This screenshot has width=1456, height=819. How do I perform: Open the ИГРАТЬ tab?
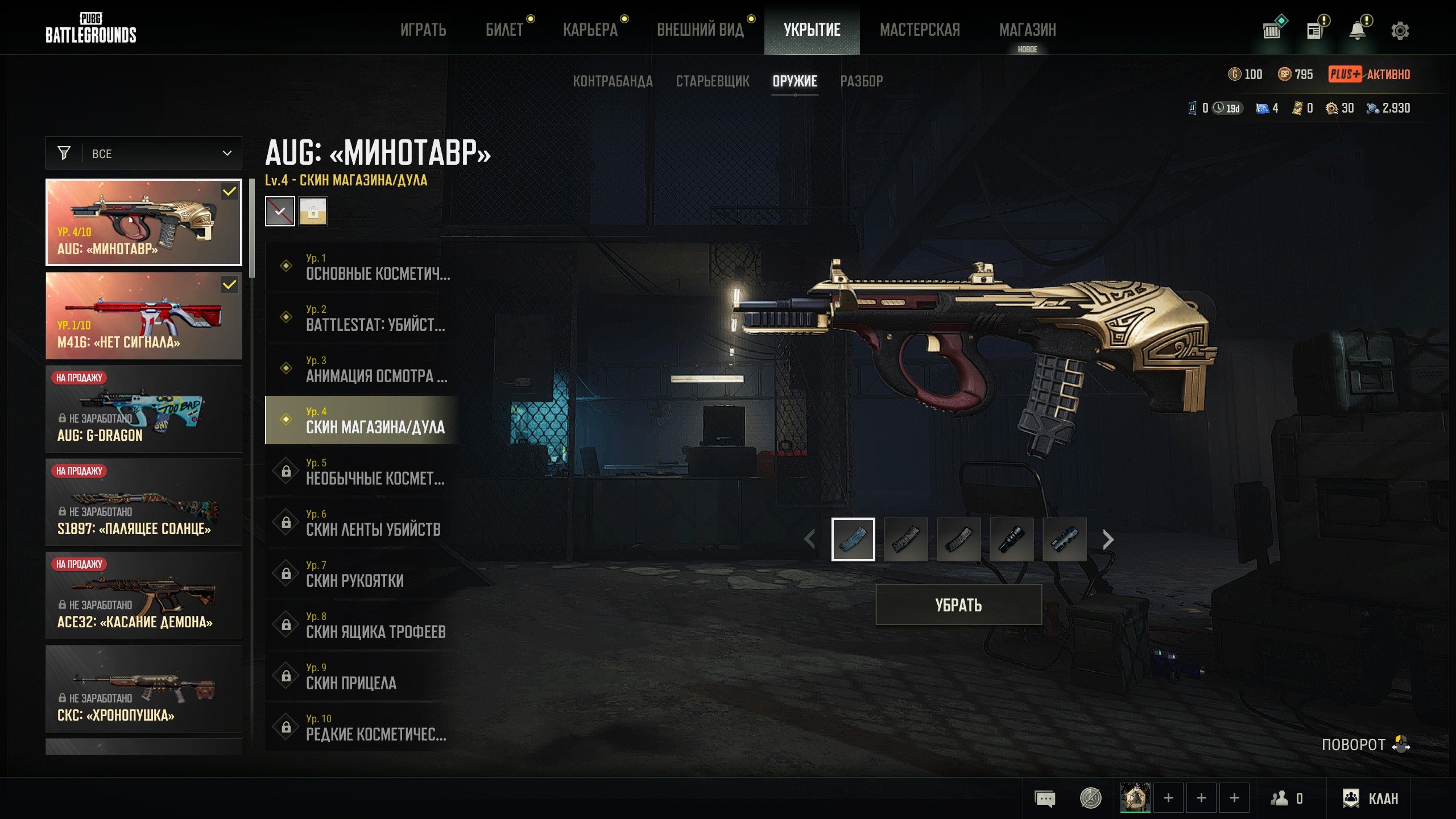[423, 30]
